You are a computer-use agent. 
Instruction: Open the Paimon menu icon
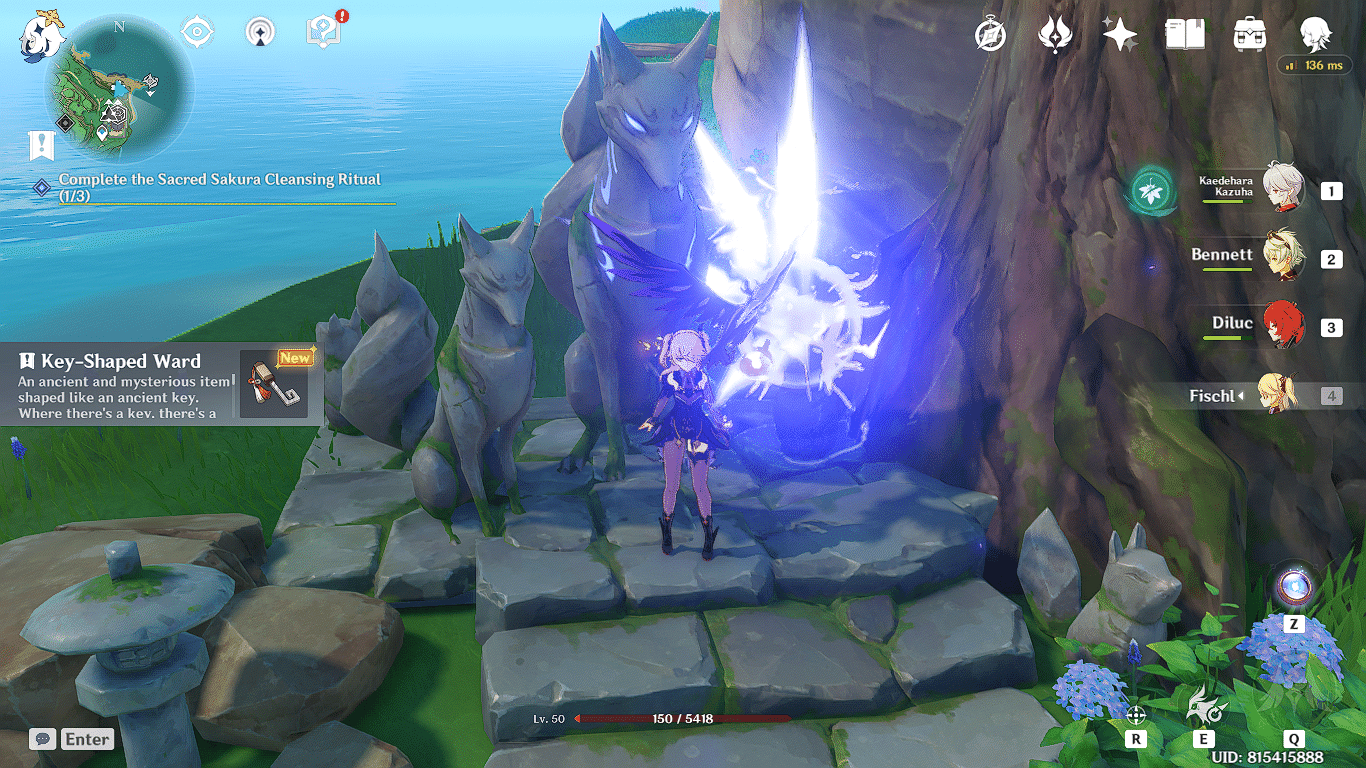pyautogui.click(x=41, y=35)
